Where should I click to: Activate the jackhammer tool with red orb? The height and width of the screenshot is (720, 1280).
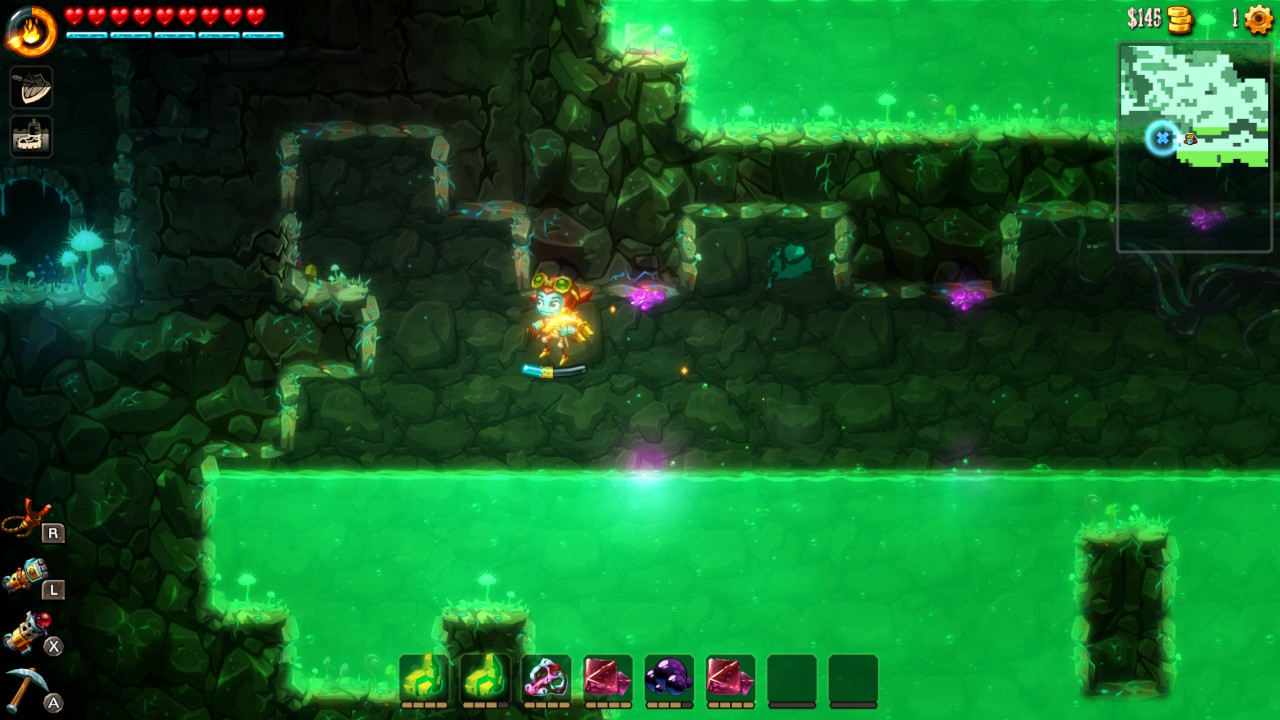pyautogui.click(x=27, y=632)
